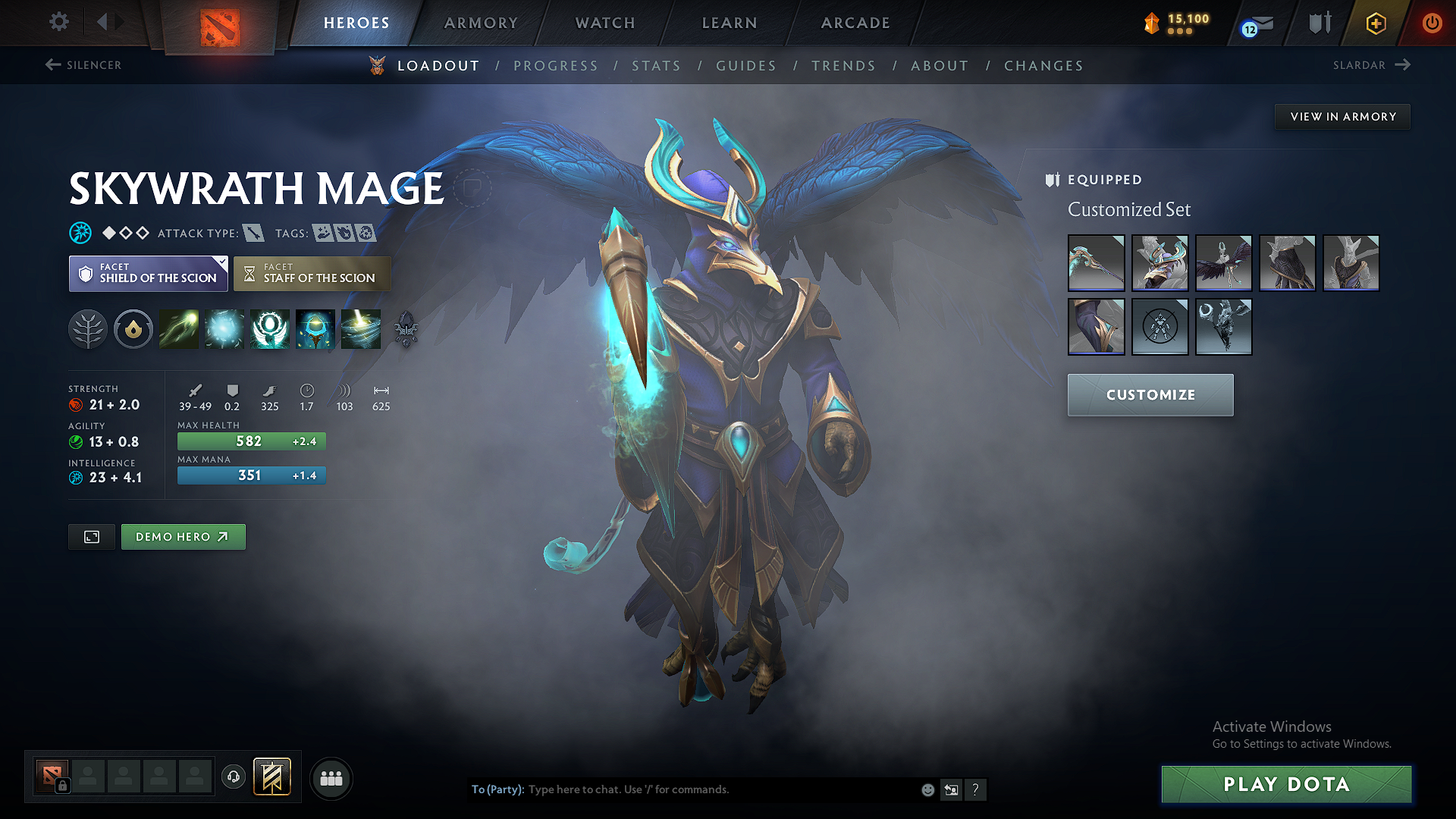Switch to the STATS tab
The height and width of the screenshot is (819, 1456).
657,65
